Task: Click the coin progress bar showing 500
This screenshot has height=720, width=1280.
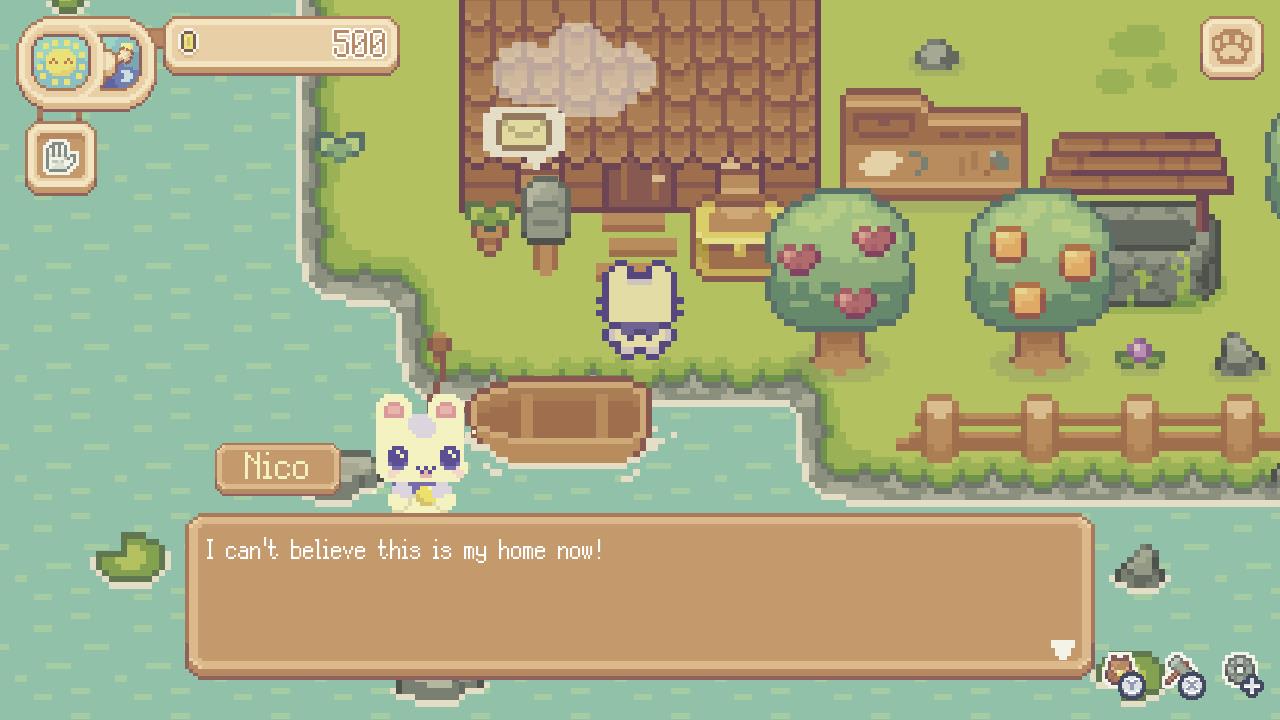Action: click(x=280, y=42)
